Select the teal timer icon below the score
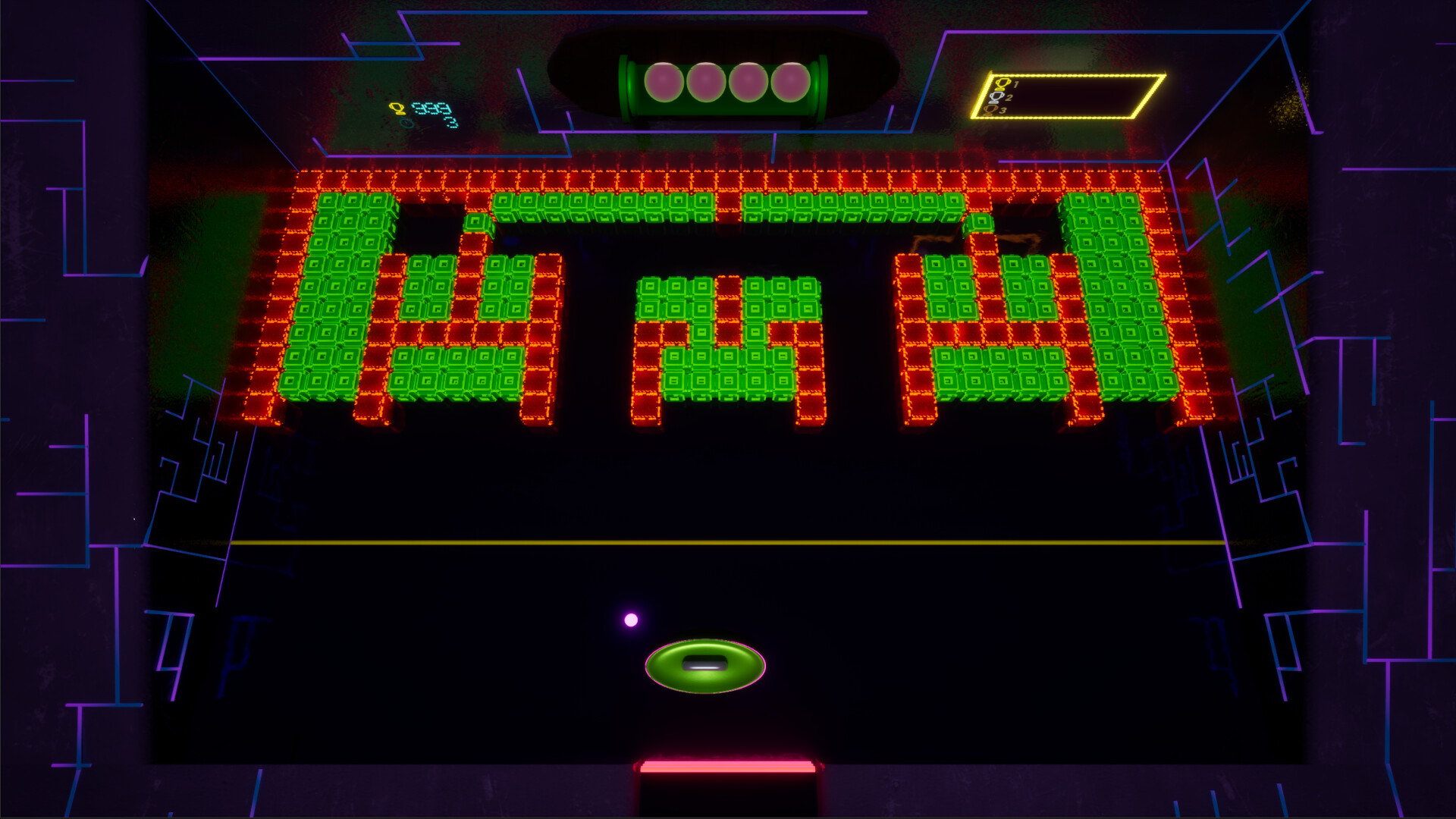This screenshot has width=1456, height=819. click(x=407, y=123)
